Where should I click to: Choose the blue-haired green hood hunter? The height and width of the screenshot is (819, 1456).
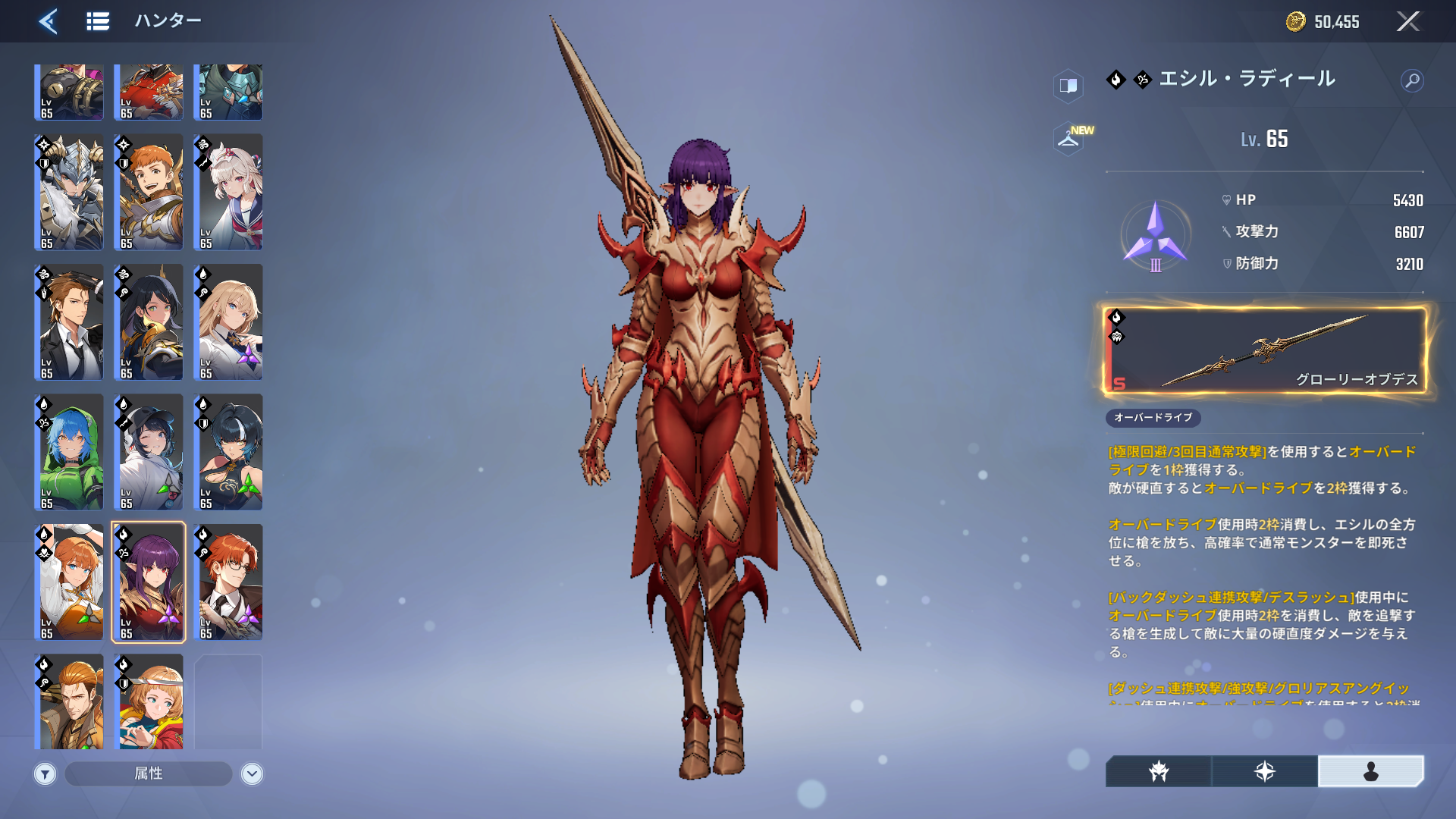click(69, 452)
